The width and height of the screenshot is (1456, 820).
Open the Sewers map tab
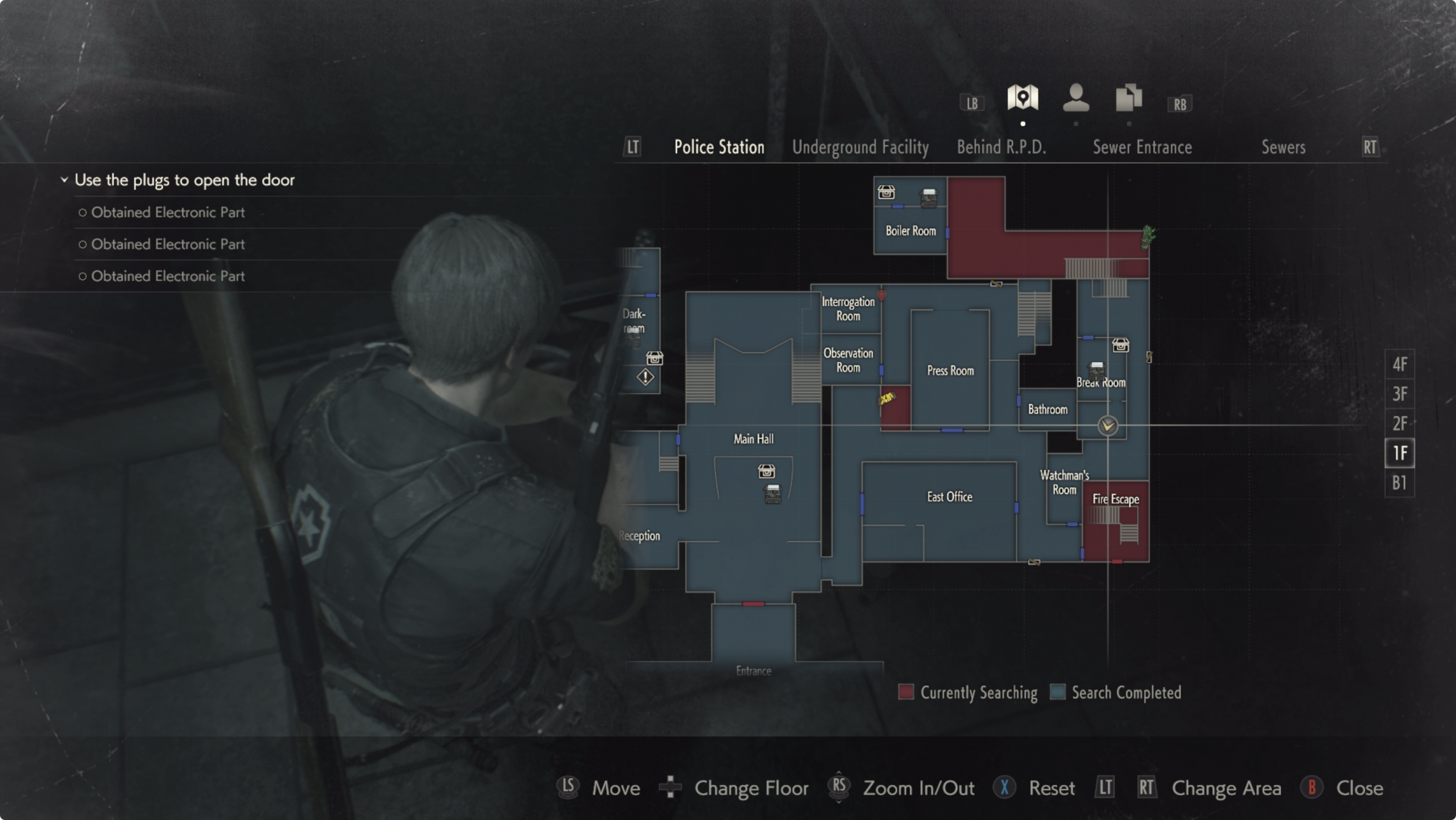pyautogui.click(x=1284, y=147)
